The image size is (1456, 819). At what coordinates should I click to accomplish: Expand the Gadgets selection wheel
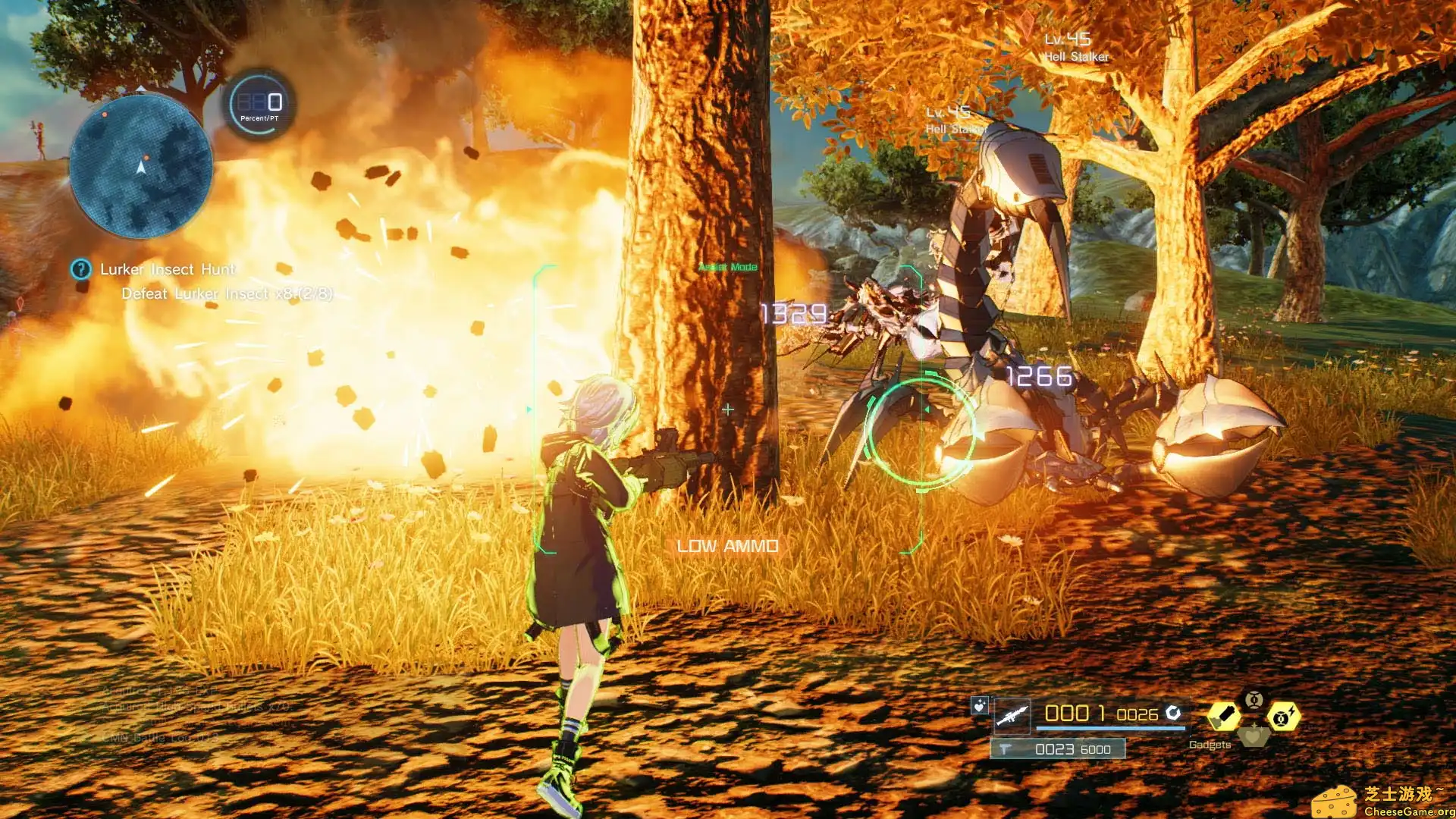pyautogui.click(x=1210, y=745)
